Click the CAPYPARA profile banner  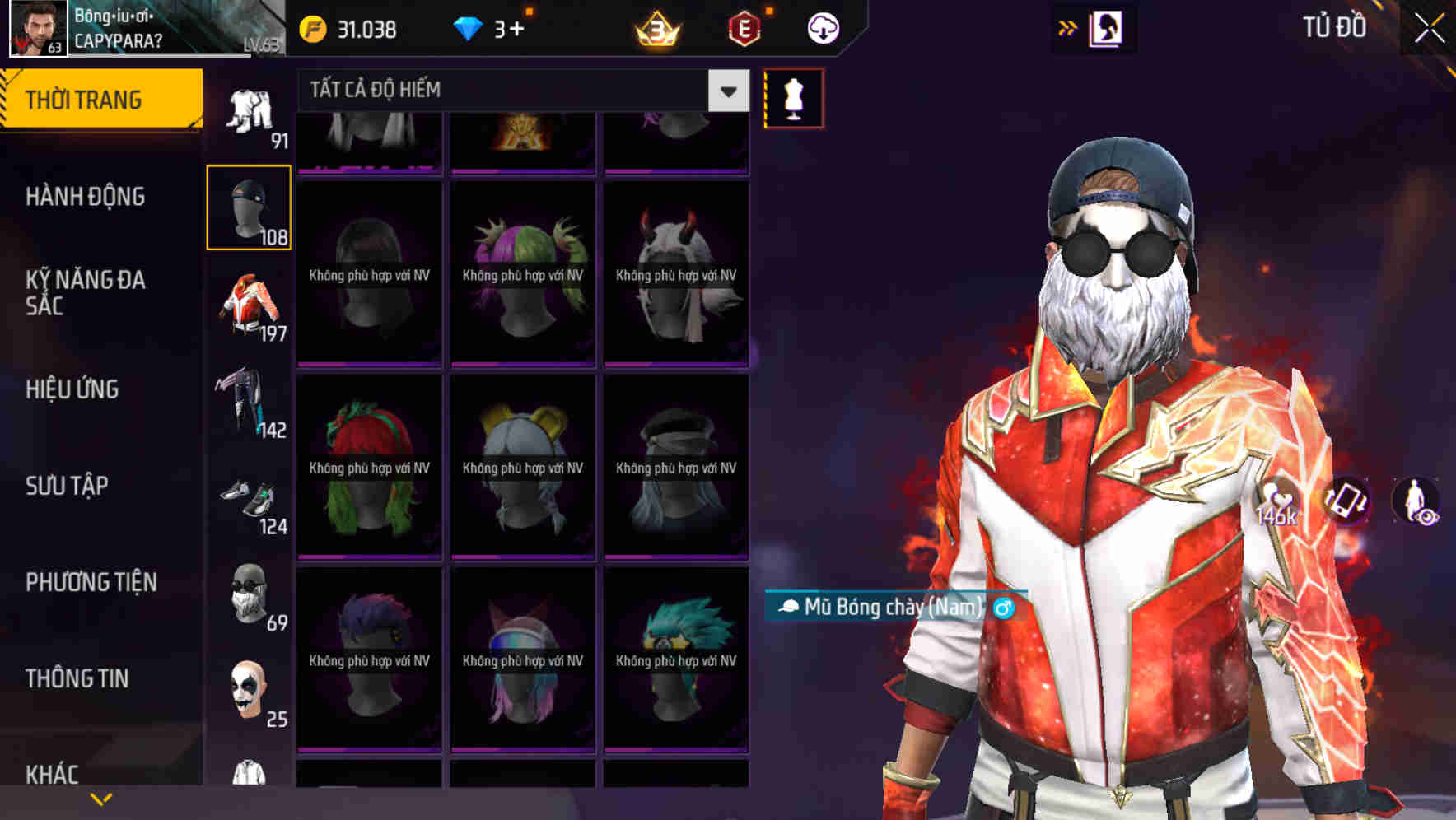132,28
